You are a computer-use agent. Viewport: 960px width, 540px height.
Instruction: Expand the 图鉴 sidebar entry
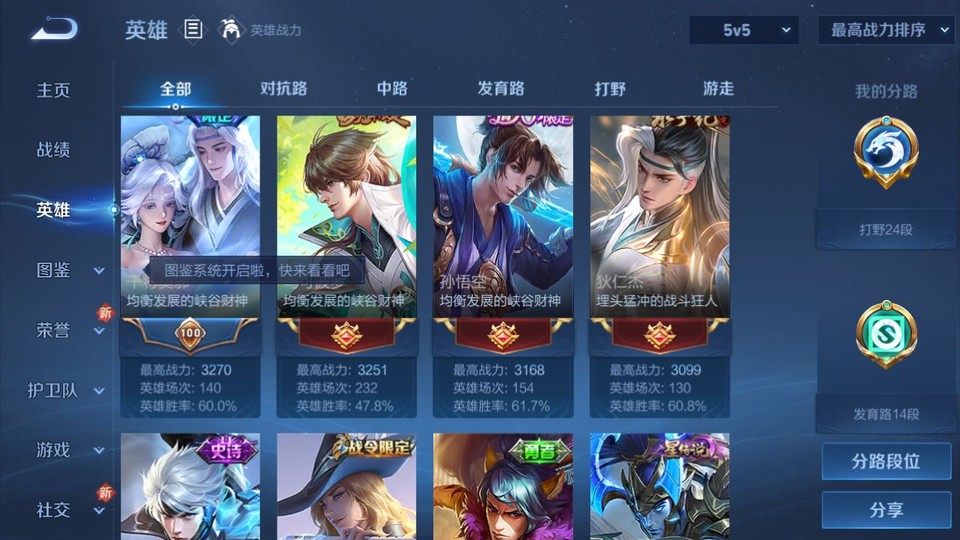coord(66,270)
